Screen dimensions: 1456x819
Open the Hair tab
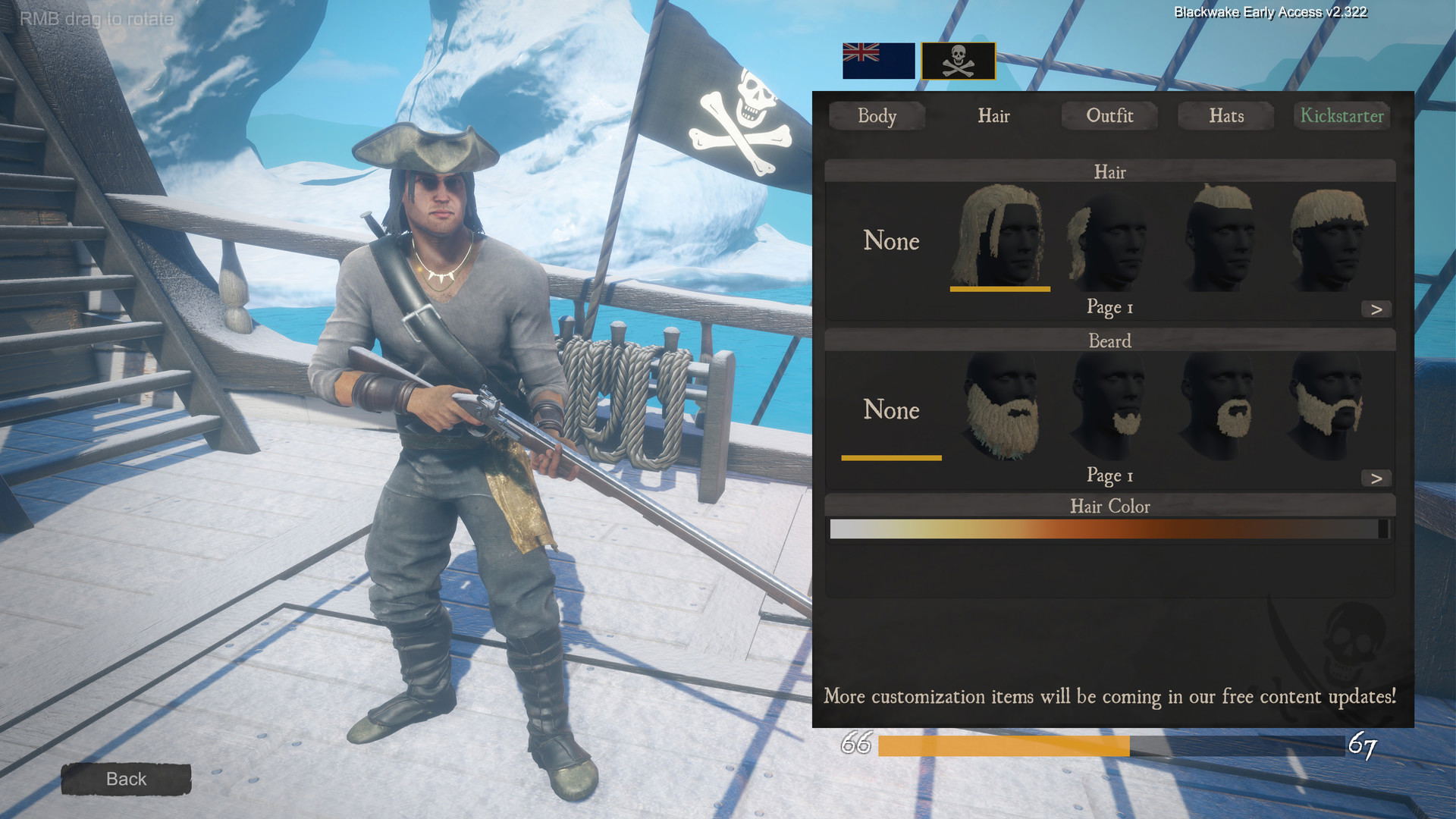pos(993,116)
